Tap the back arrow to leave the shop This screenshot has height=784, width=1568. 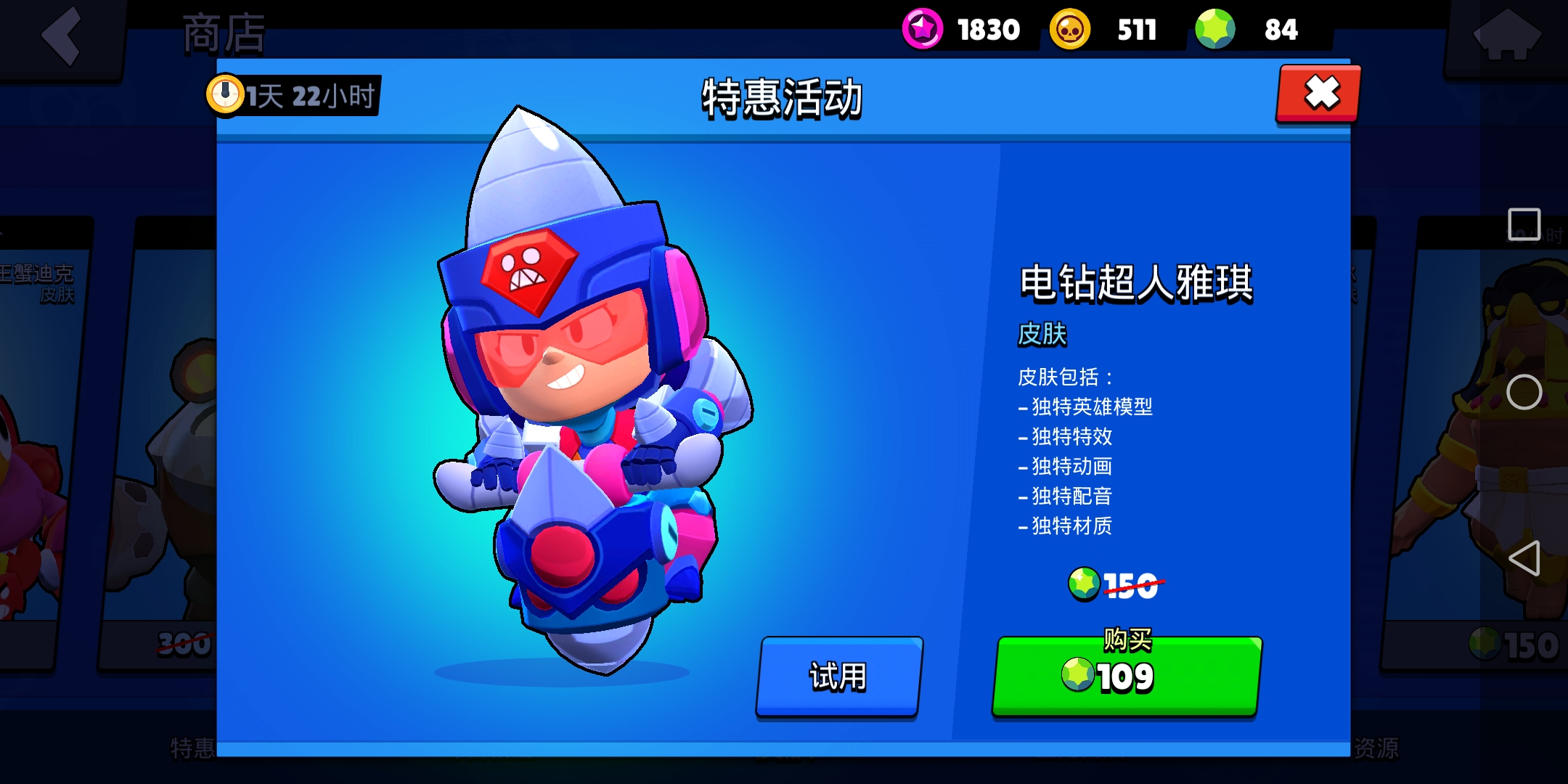62,36
